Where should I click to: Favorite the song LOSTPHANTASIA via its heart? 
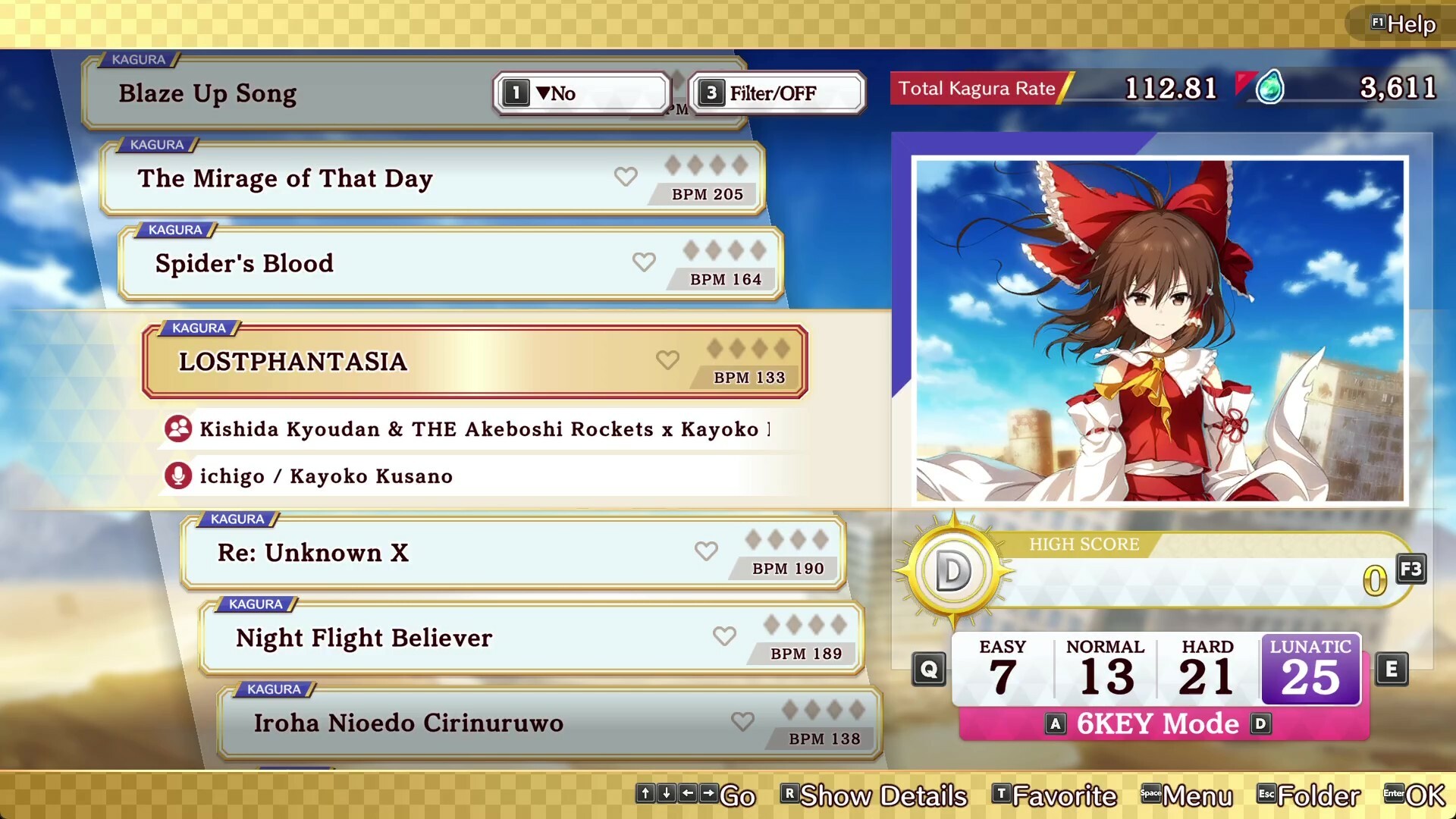tap(667, 360)
